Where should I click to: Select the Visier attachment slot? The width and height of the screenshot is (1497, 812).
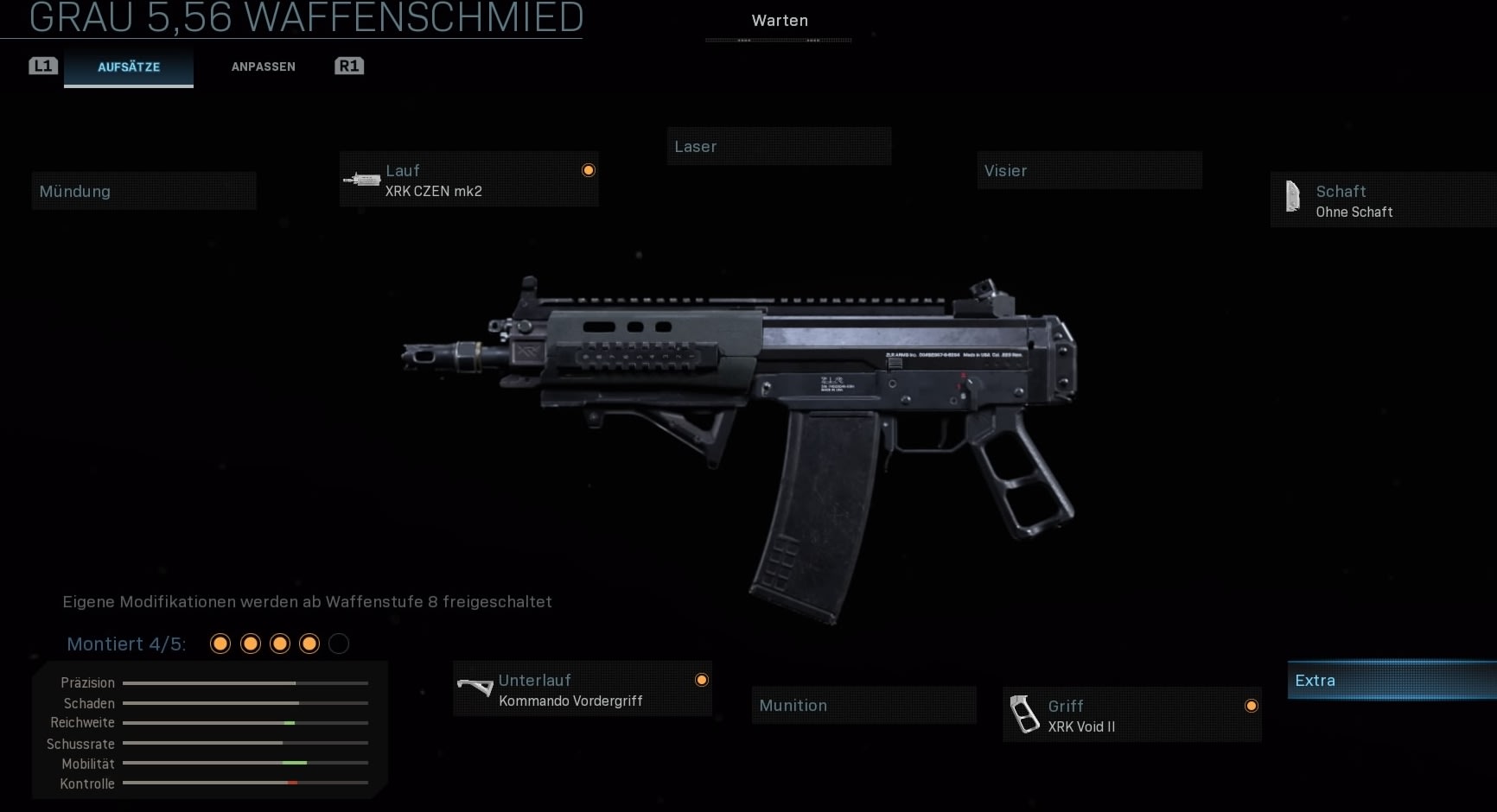[1089, 171]
